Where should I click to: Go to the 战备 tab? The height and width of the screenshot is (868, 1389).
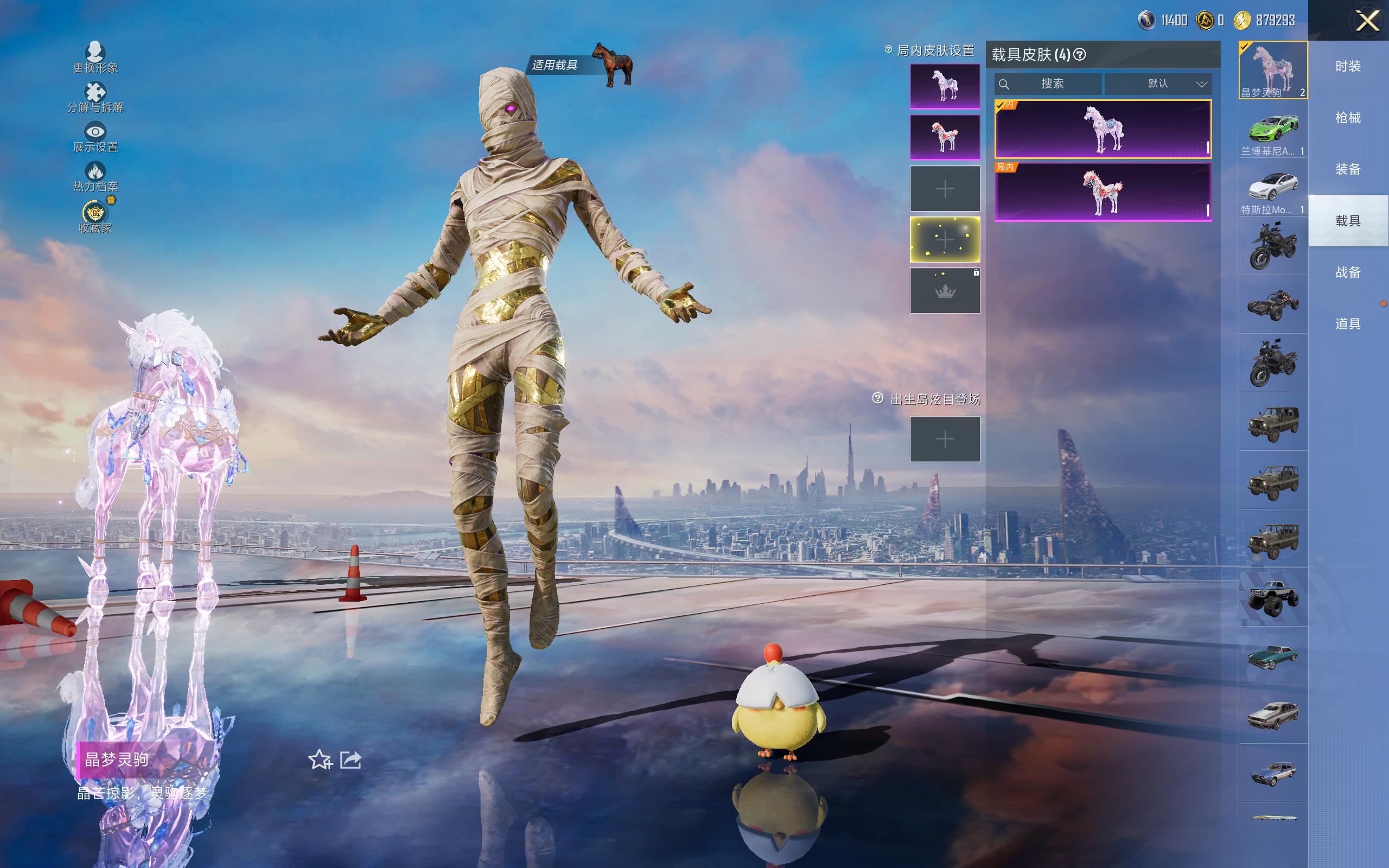(1348, 272)
